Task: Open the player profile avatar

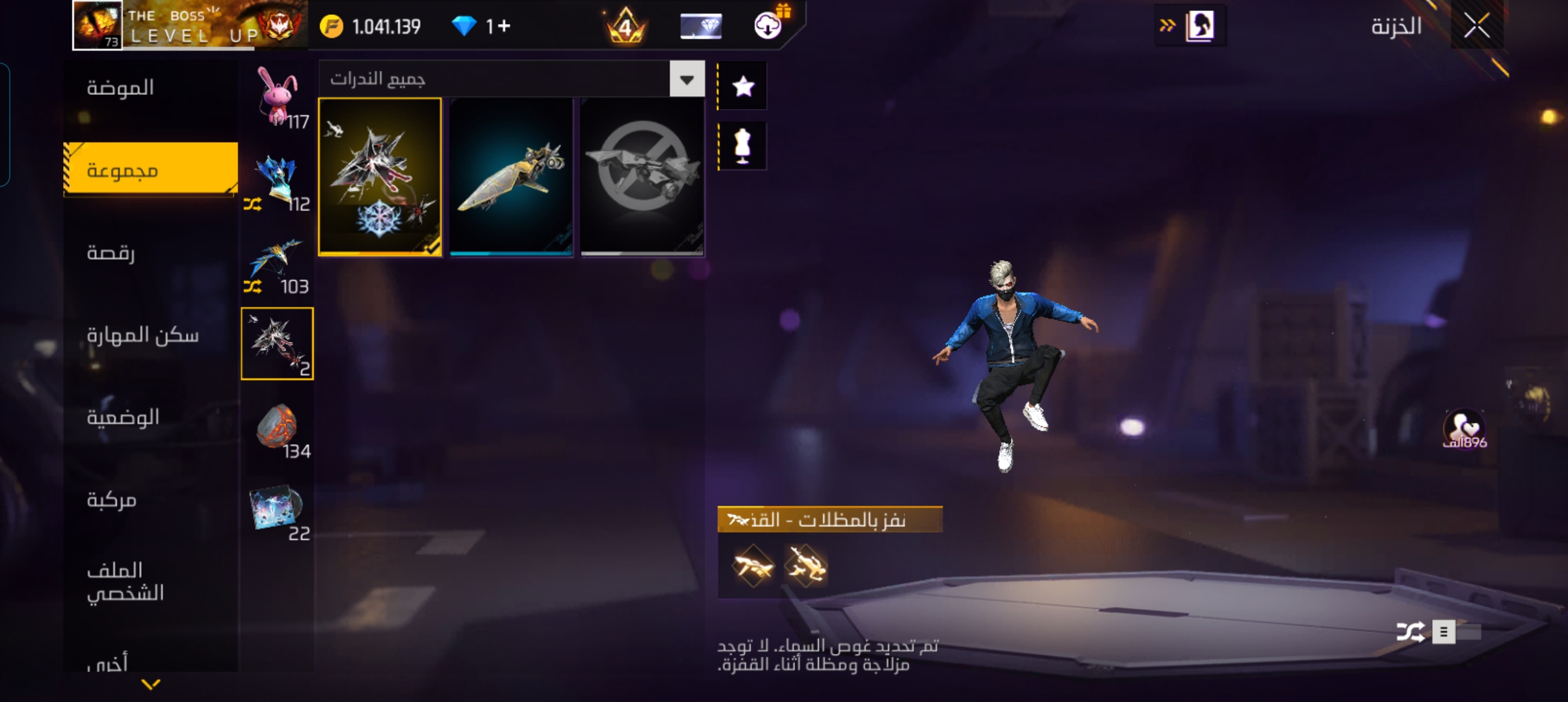Action: click(x=98, y=25)
